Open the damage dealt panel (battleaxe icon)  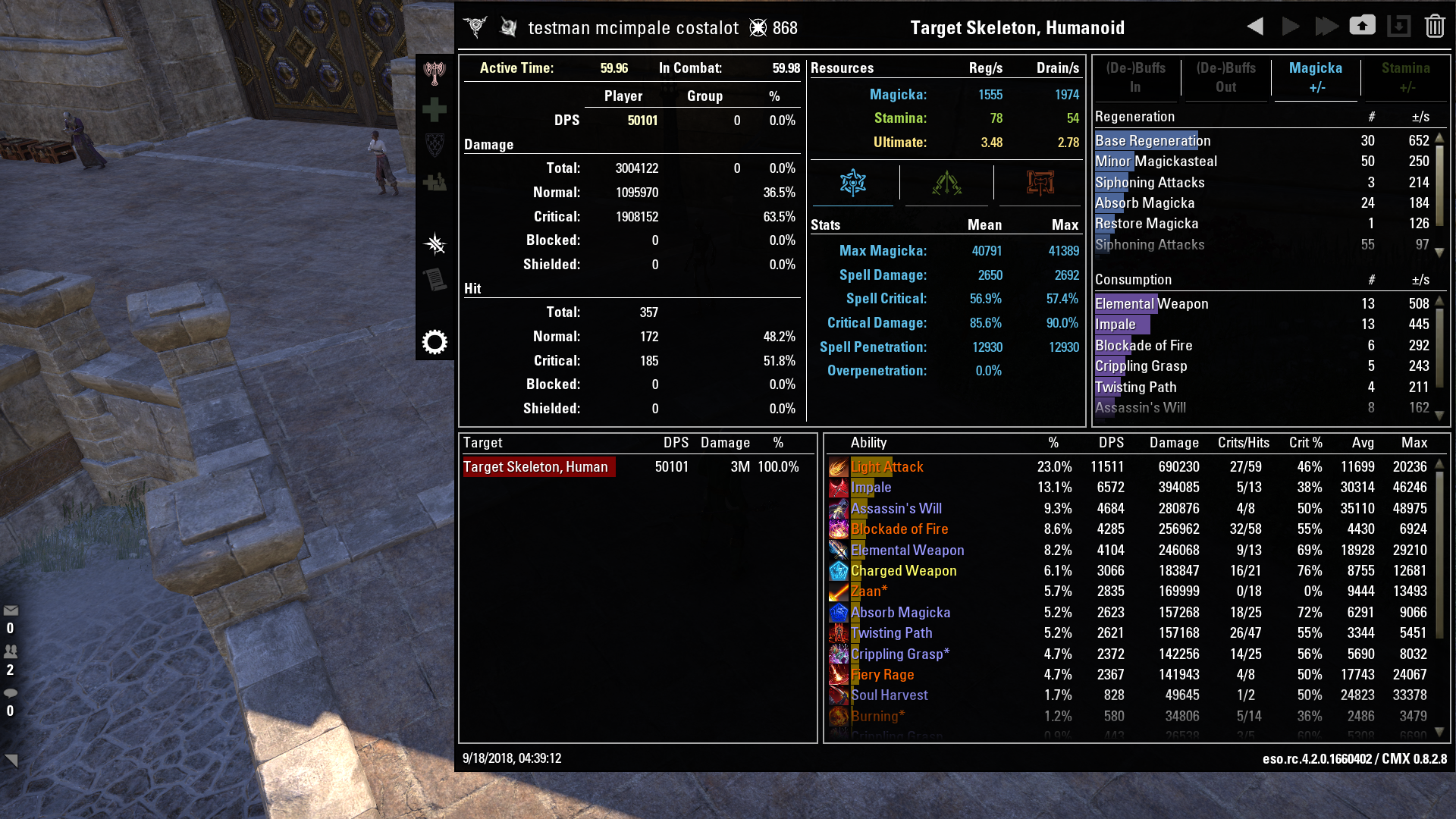point(435,72)
